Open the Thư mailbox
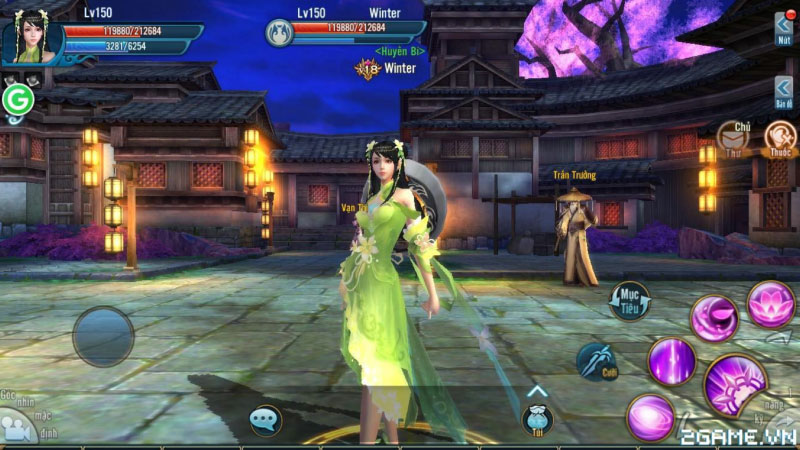This screenshot has height=450, width=800. [733, 139]
